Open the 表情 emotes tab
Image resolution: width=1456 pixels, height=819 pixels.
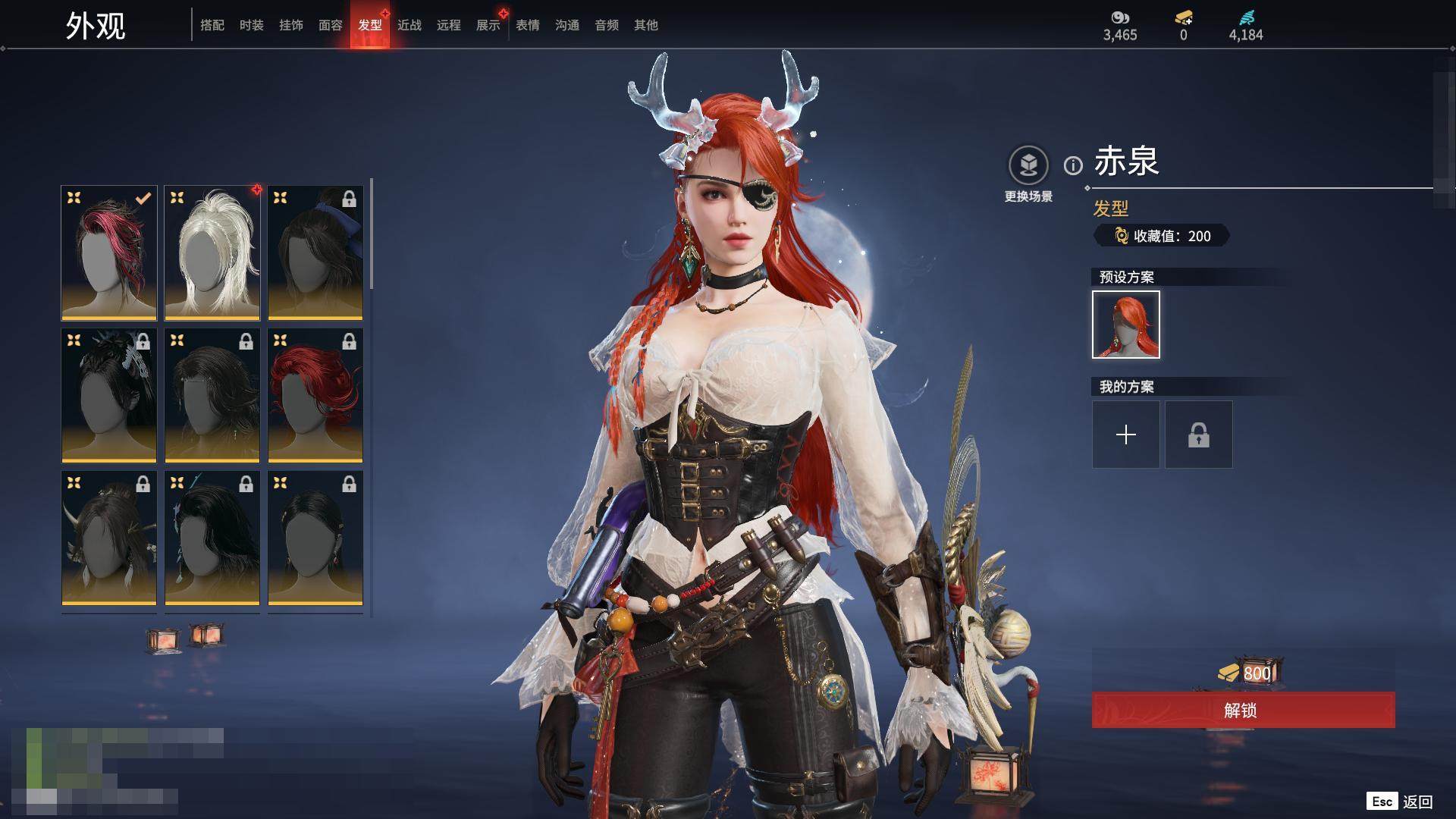pyautogui.click(x=527, y=25)
